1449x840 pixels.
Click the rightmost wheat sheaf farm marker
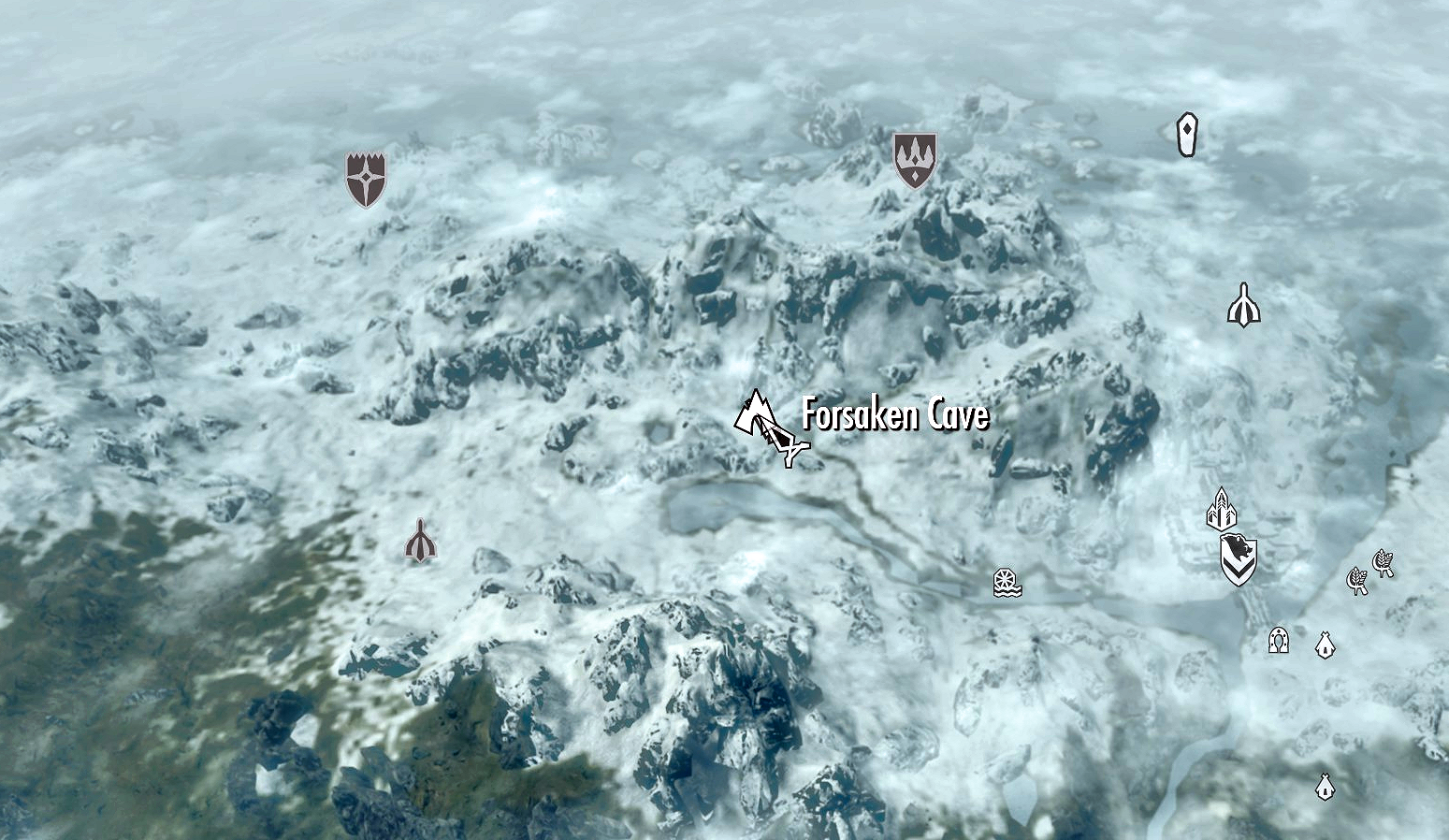click(1384, 564)
